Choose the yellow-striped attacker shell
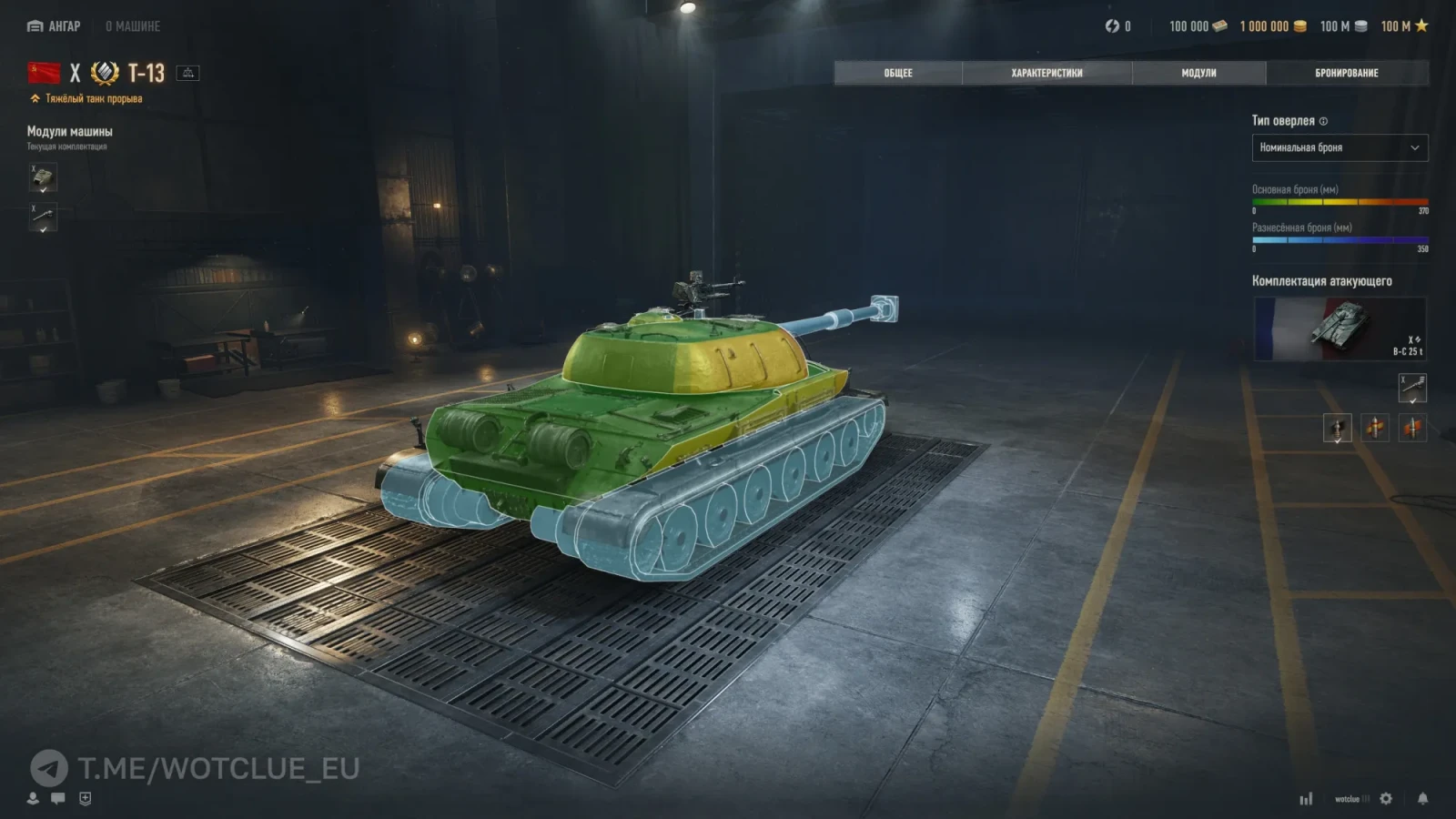 coord(1375,427)
